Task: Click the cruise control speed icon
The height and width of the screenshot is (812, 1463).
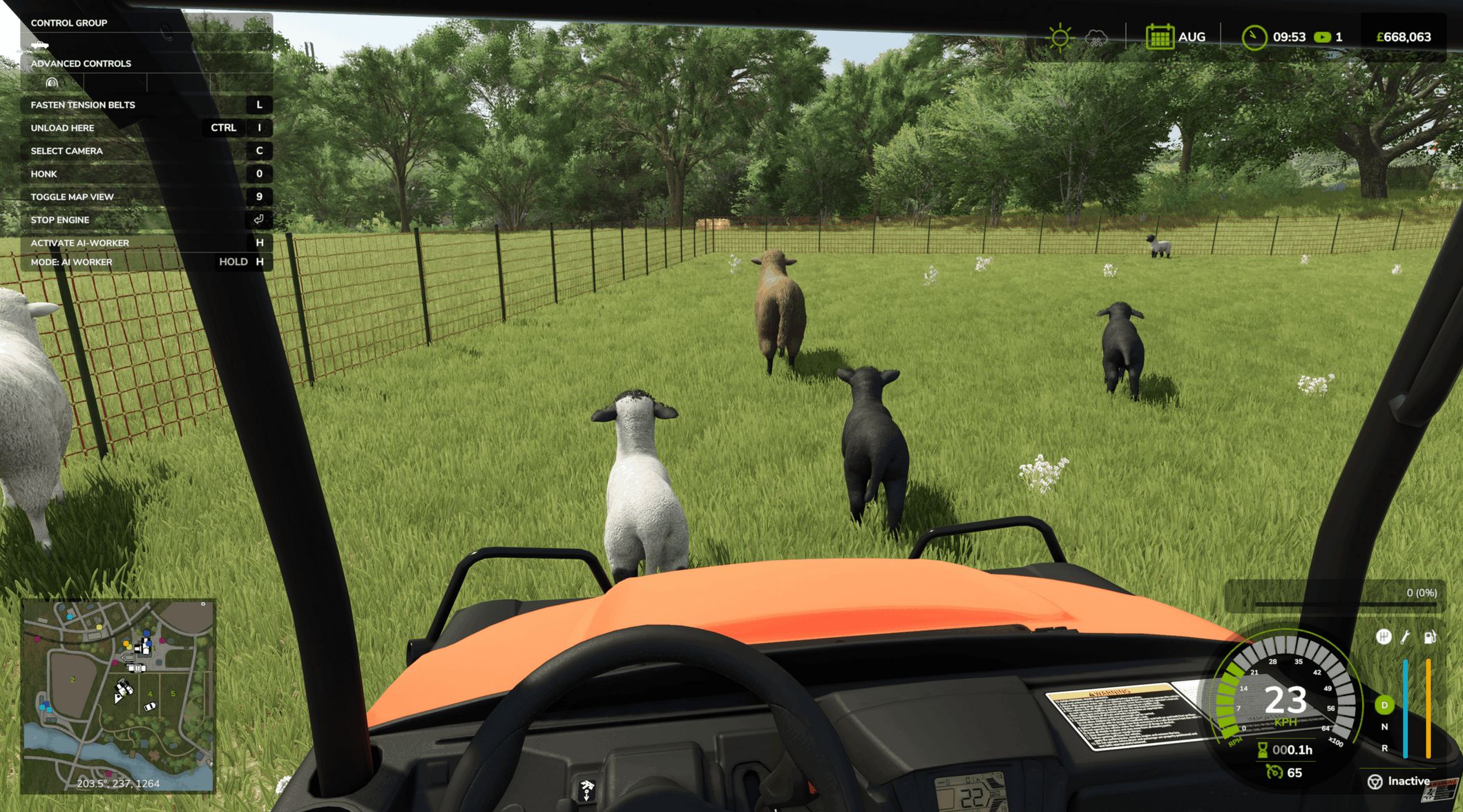Action: click(1274, 772)
